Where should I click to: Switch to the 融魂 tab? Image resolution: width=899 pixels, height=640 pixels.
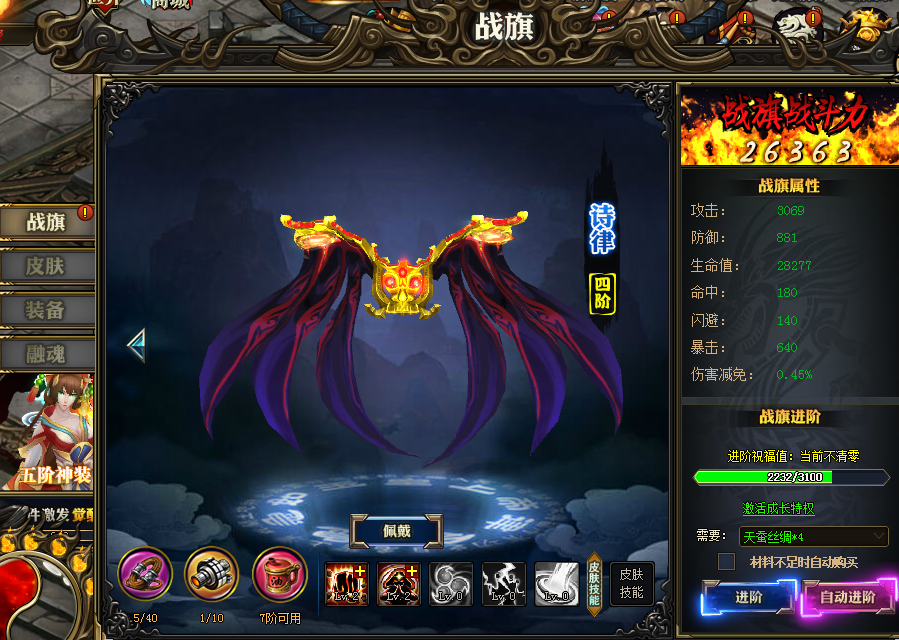point(46,353)
